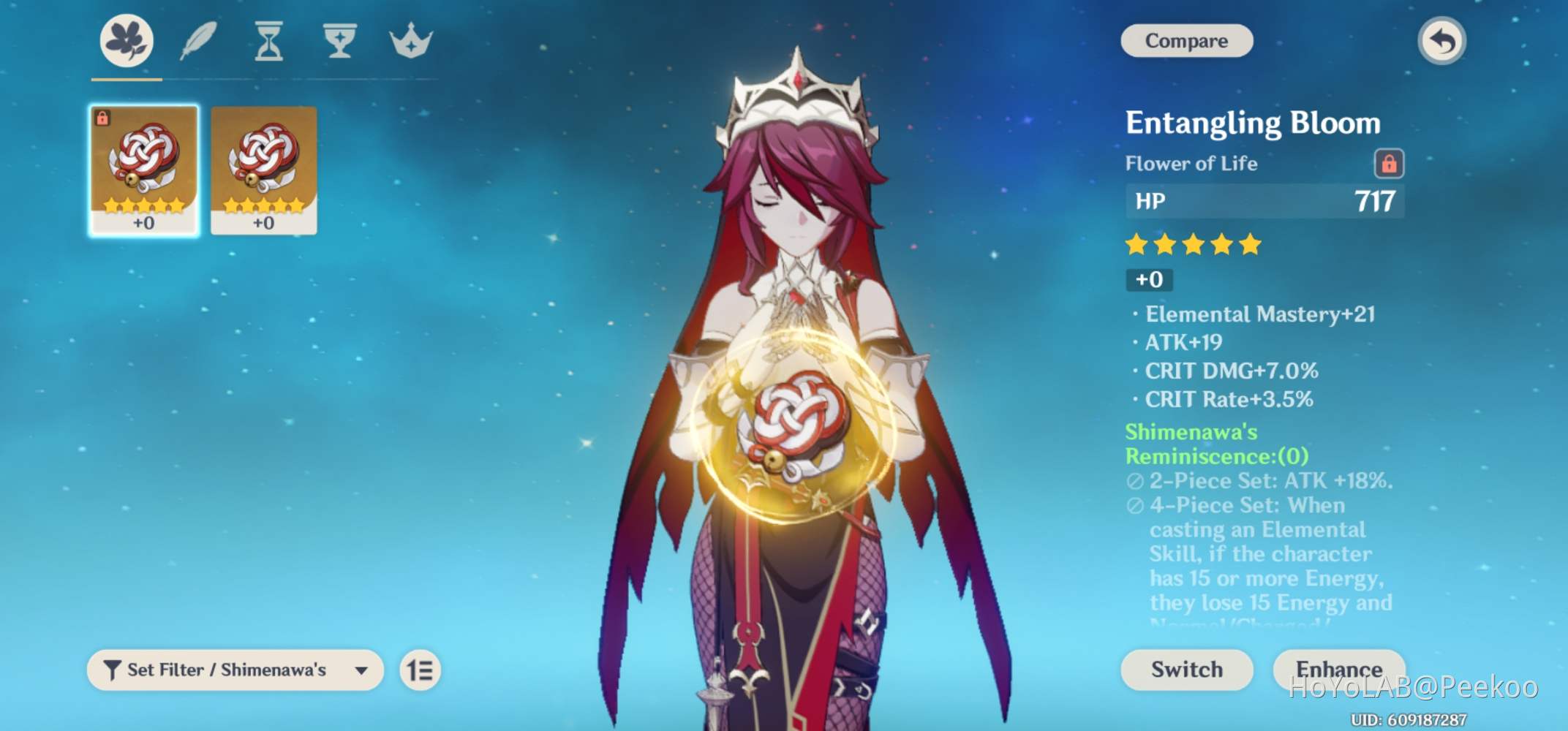Open the Set Filter / Shimenawa's dropdown
This screenshot has height=731, width=1568.
[x=234, y=669]
